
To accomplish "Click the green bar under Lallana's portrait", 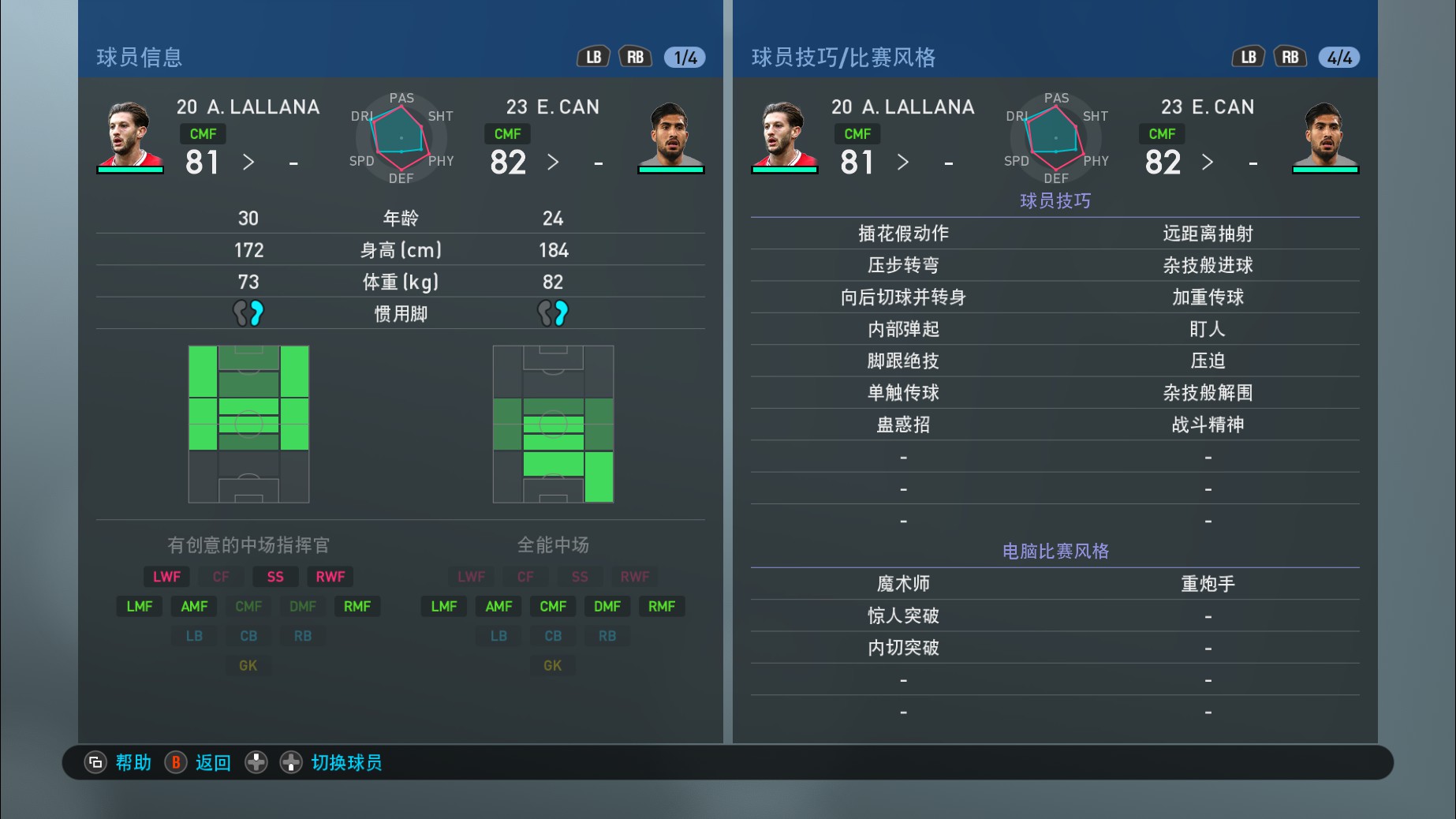I will point(129,170).
